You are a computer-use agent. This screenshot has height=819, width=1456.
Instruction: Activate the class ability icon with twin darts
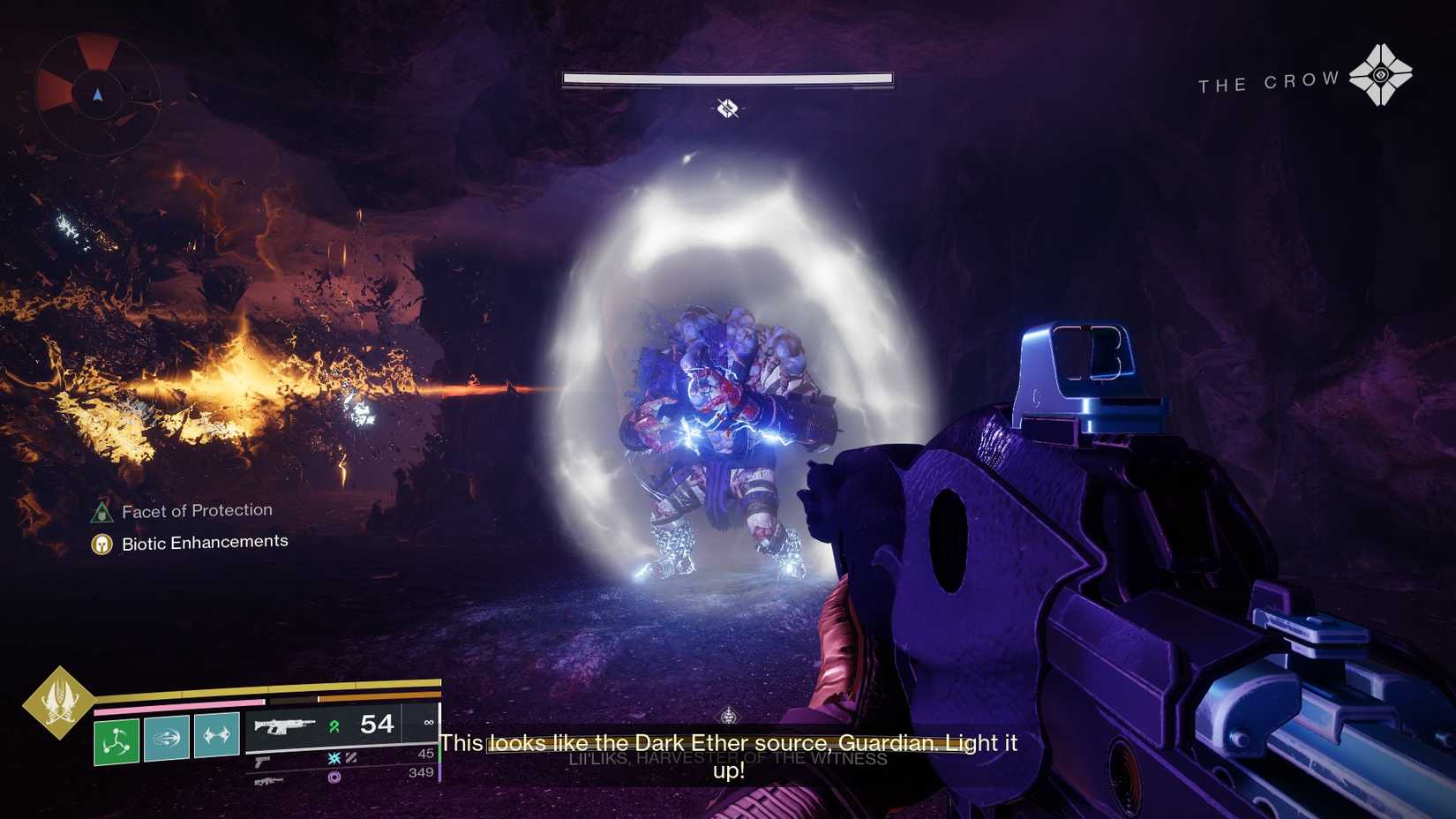pos(214,737)
